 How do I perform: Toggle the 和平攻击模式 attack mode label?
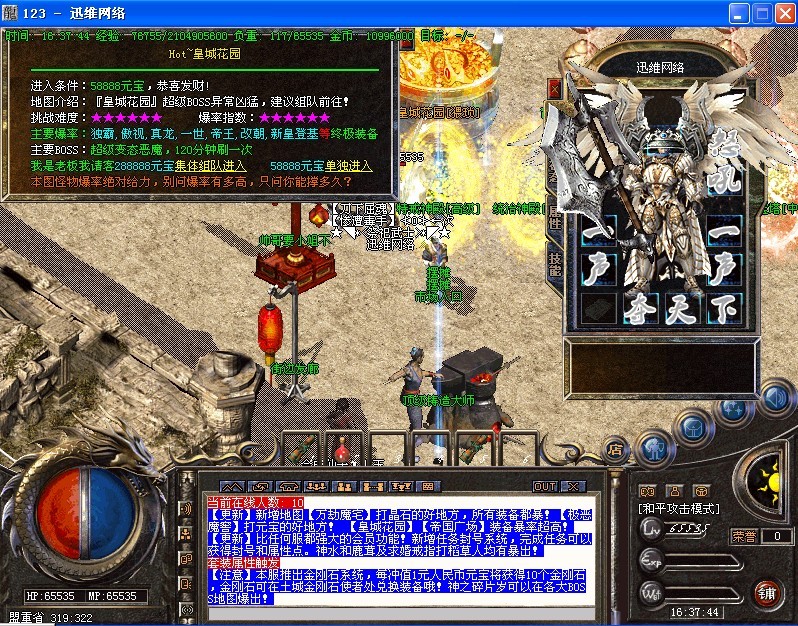click(678, 509)
